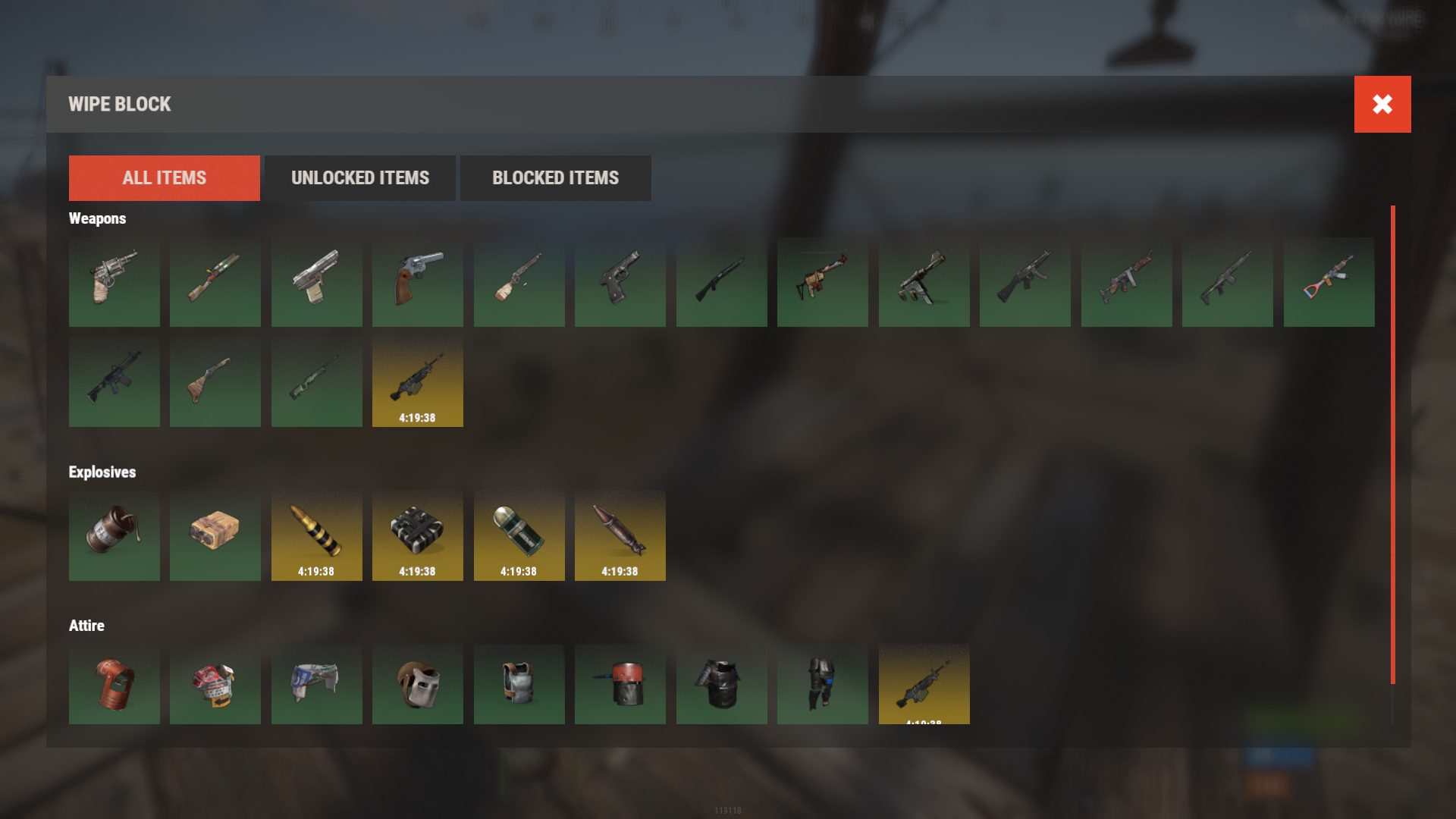The width and height of the screenshot is (1456, 819).
Task: Close the Wipe Block window
Action: click(1382, 104)
